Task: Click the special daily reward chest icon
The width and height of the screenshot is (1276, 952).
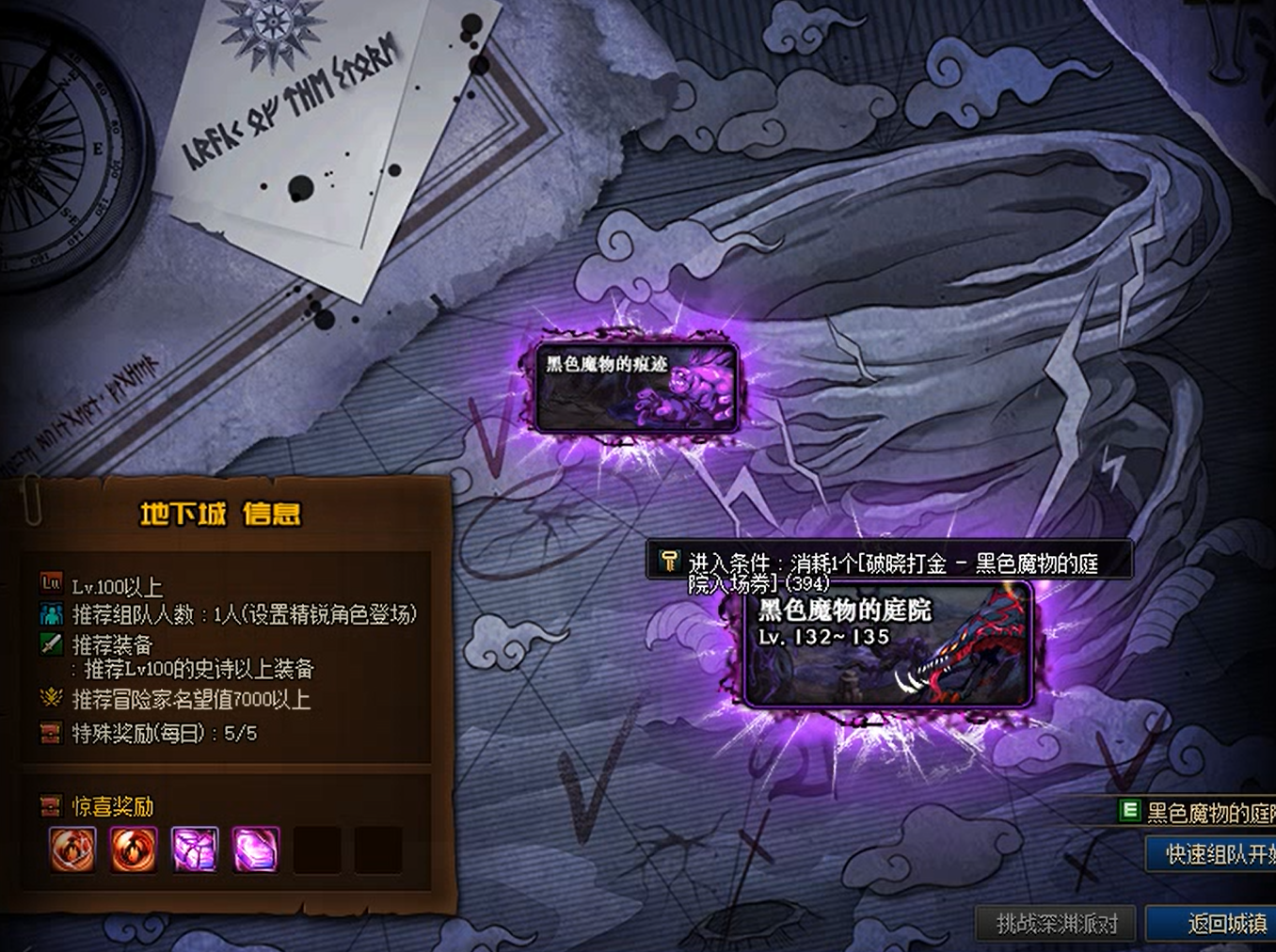Action: click(x=50, y=730)
